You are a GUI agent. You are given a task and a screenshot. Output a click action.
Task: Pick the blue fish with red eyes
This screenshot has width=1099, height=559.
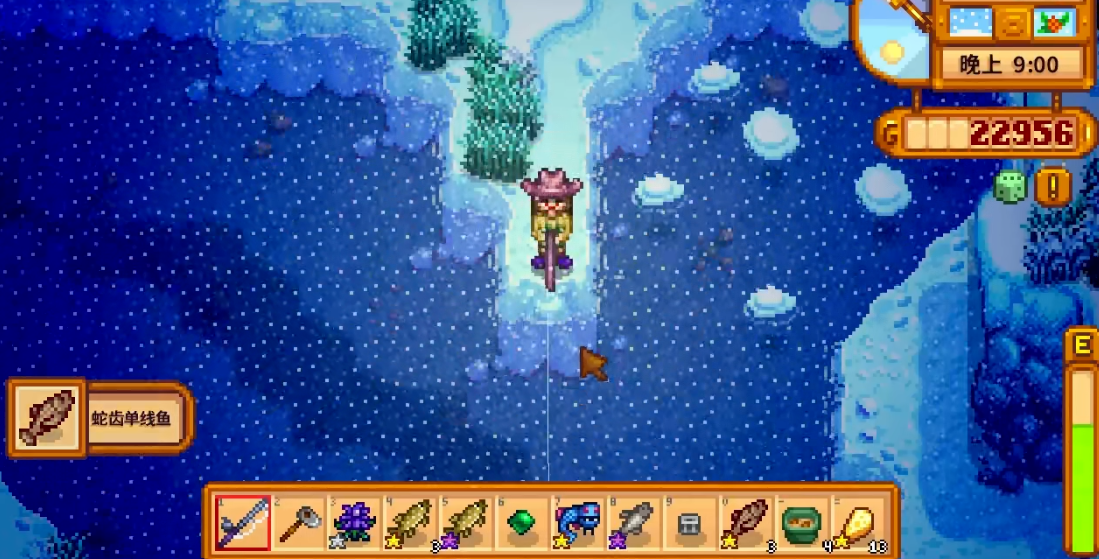(577, 522)
